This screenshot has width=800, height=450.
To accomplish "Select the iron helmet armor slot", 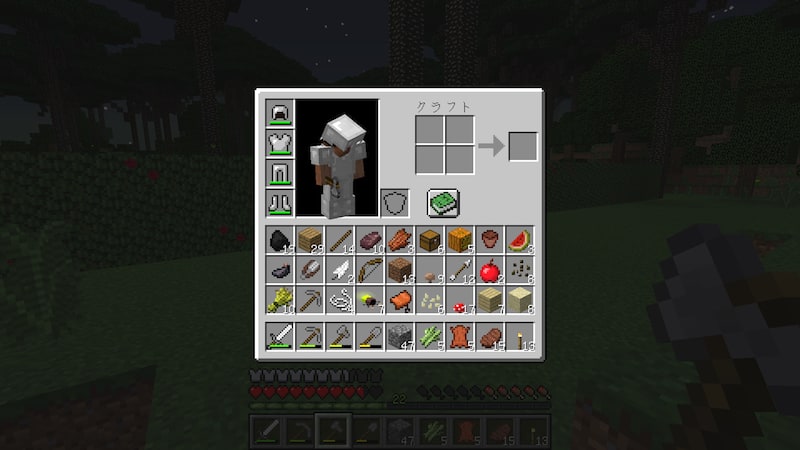I will click(x=278, y=114).
